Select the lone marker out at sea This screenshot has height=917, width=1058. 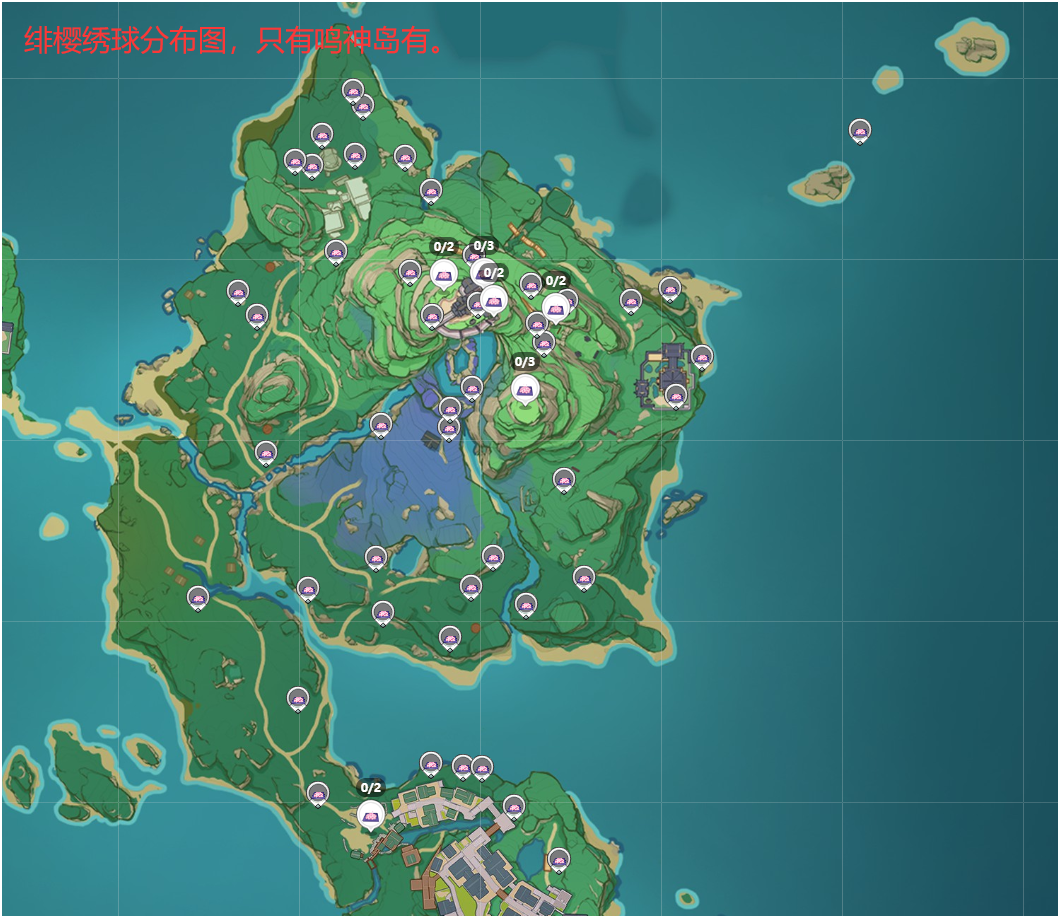pos(860,130)
